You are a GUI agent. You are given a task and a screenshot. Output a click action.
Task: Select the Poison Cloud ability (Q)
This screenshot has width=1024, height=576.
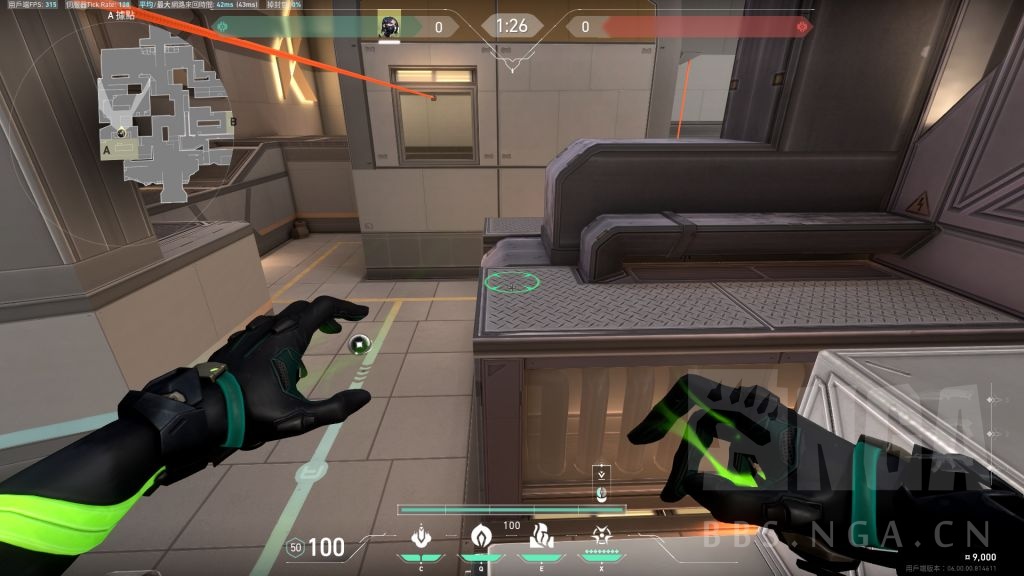coord(480,537)
